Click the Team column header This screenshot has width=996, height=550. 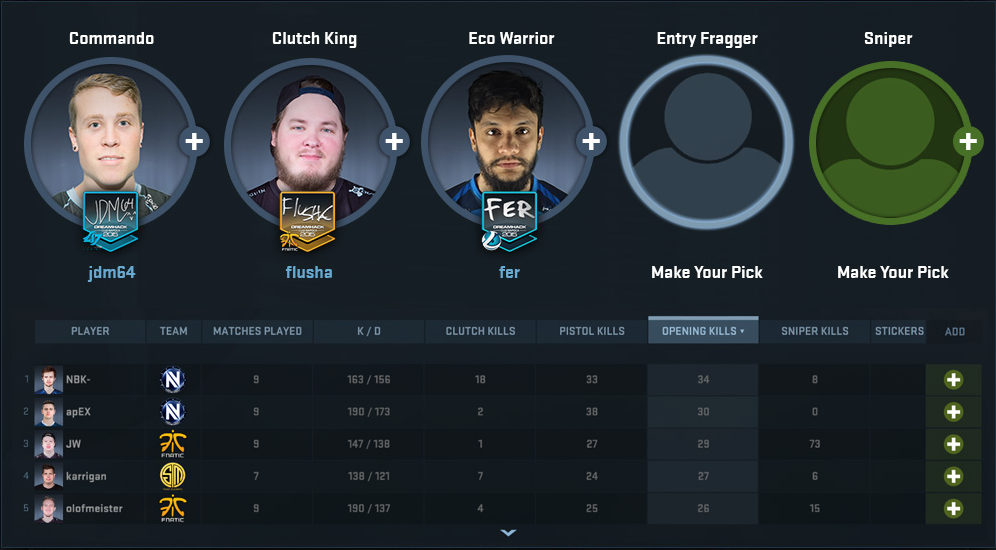[x=173, y=331]
